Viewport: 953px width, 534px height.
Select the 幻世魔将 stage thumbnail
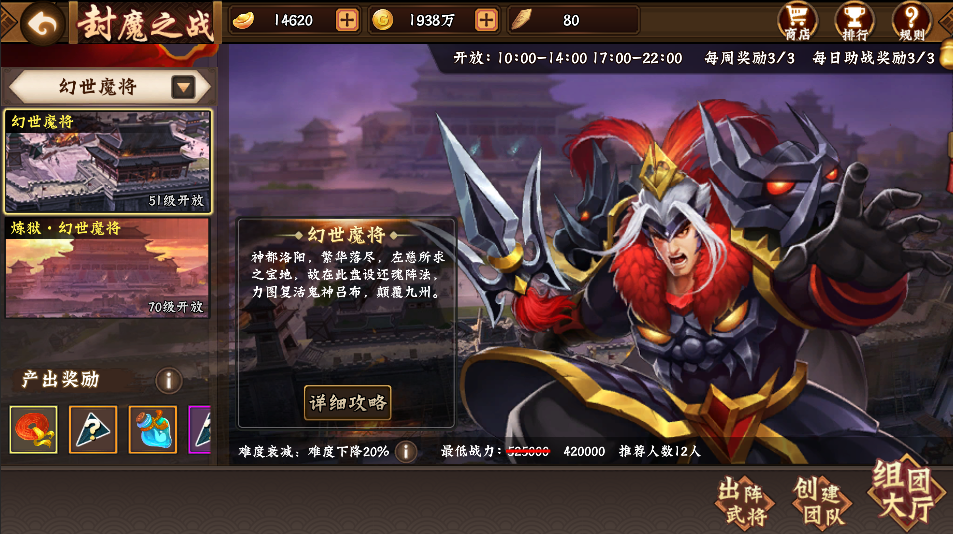108,160
